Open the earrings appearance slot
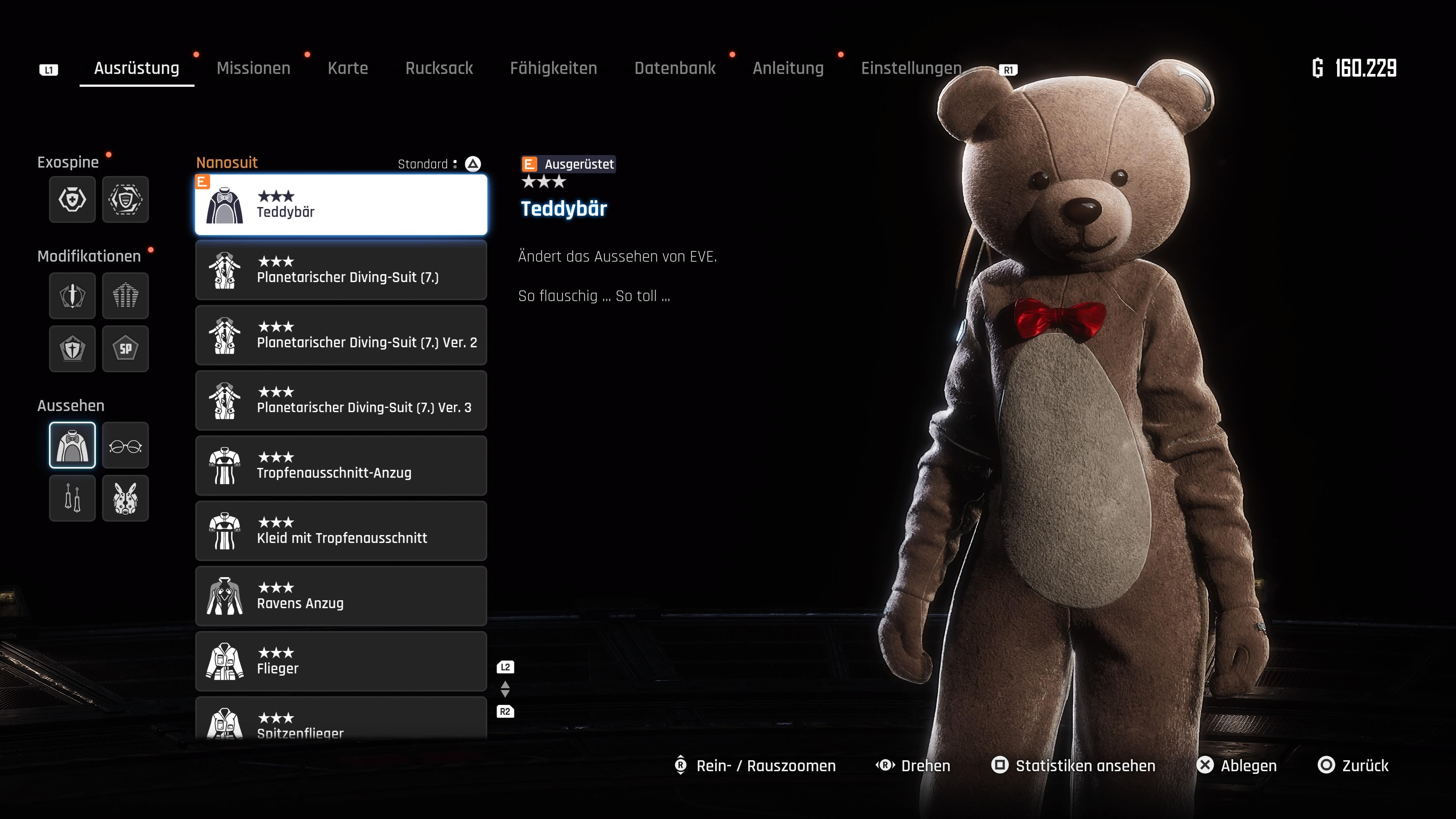This screenshot has height=819, width=1456. coord(72,498)
